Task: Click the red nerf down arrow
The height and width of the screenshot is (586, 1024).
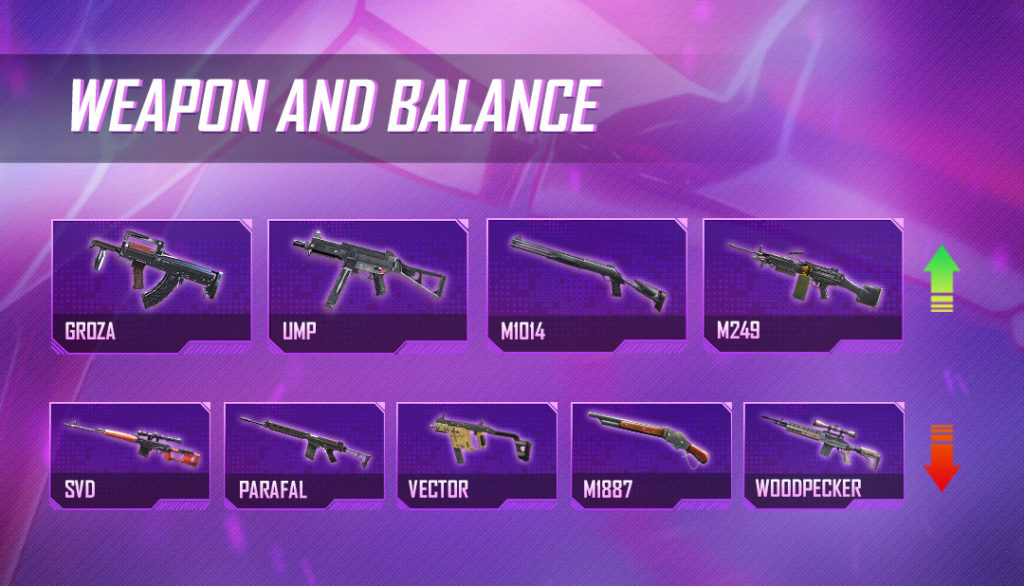Action: (x=940, y=458)
